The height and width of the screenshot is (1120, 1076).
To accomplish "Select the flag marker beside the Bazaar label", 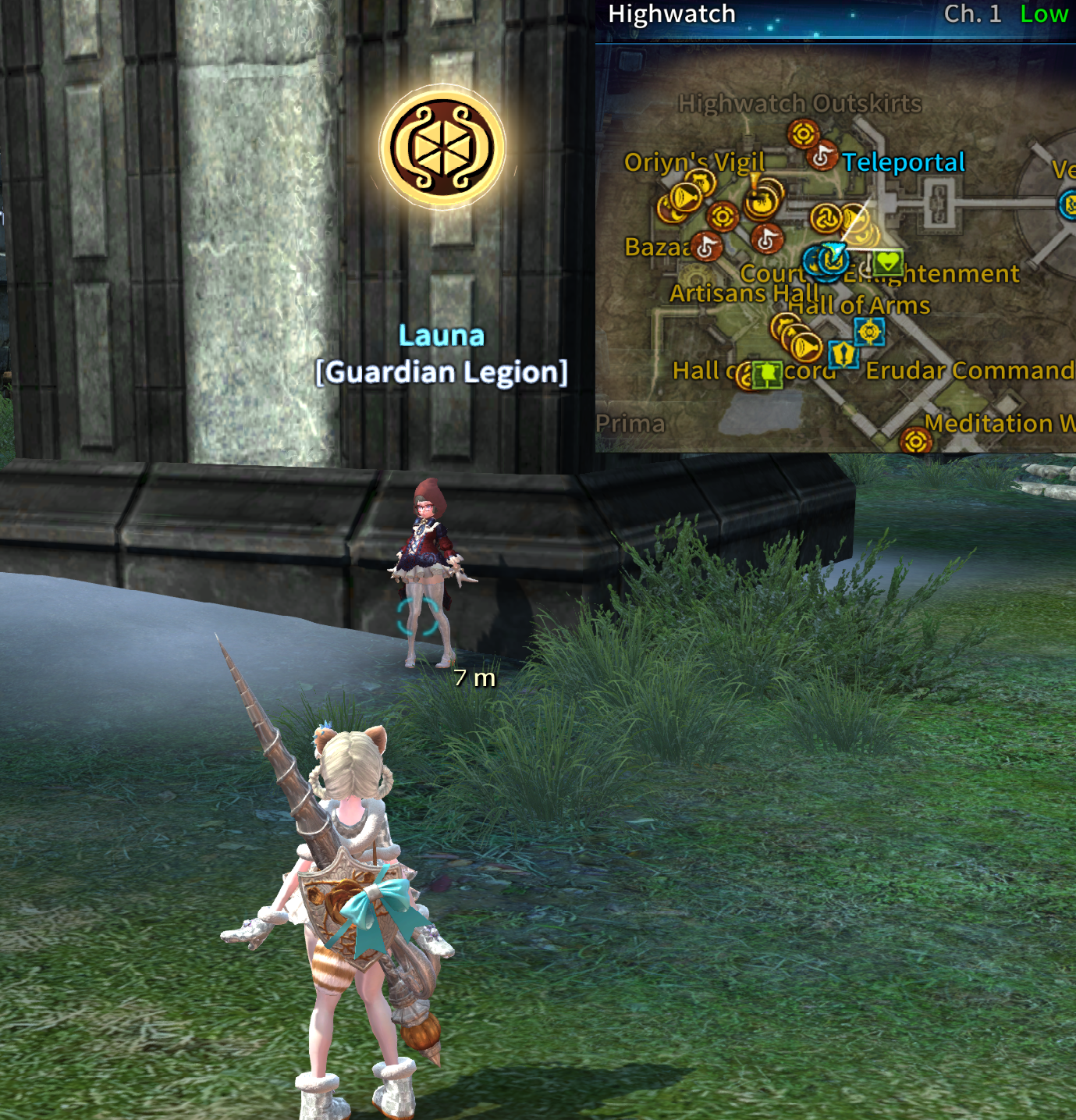I will [x=707, y=247].
